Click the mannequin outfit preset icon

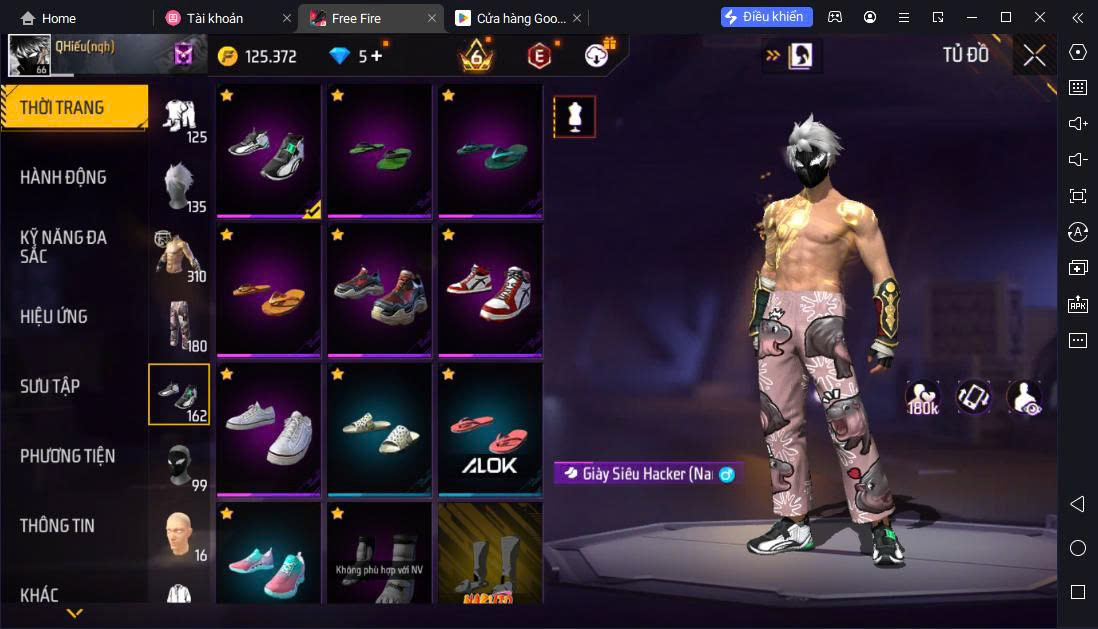pos(574,117)
